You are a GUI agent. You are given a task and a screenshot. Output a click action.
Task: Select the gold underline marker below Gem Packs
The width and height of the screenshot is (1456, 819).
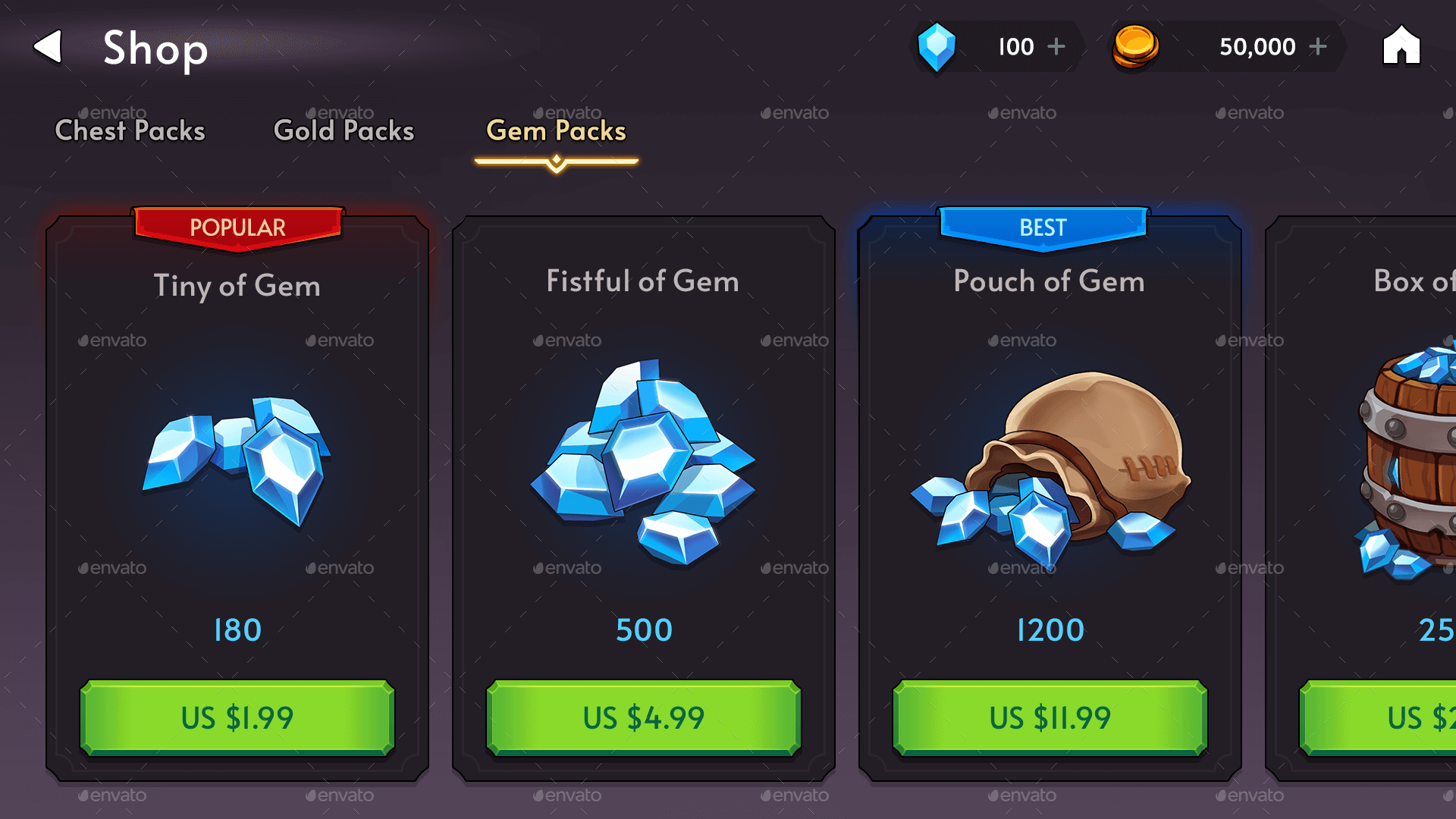[x=556, y=159]
